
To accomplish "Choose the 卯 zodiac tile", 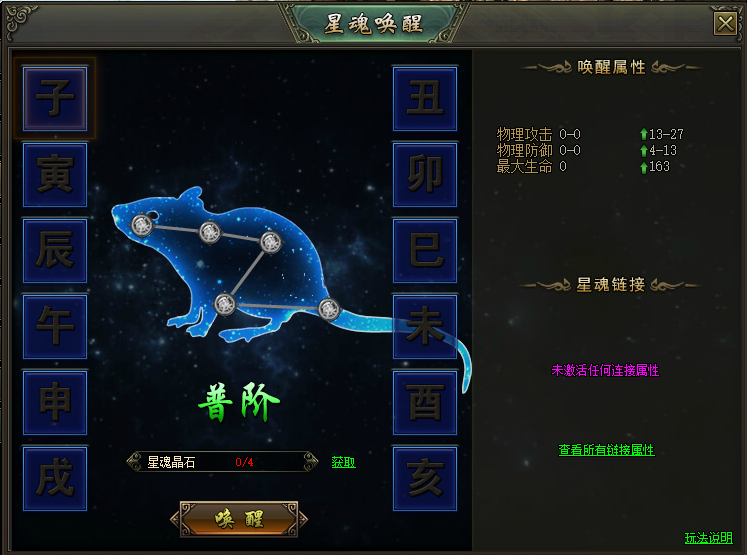I will [425, 175].
